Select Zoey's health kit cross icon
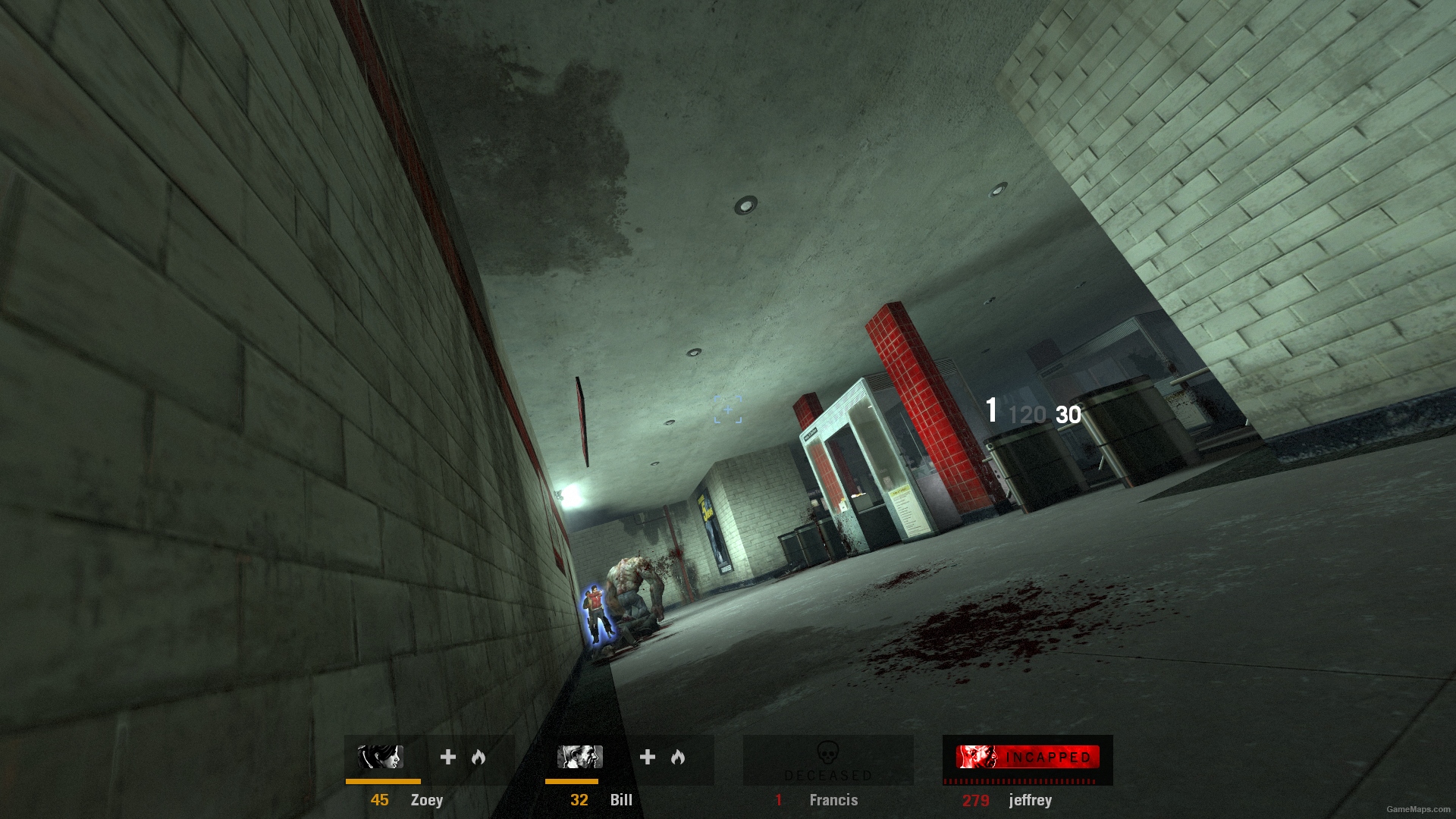 447,756
